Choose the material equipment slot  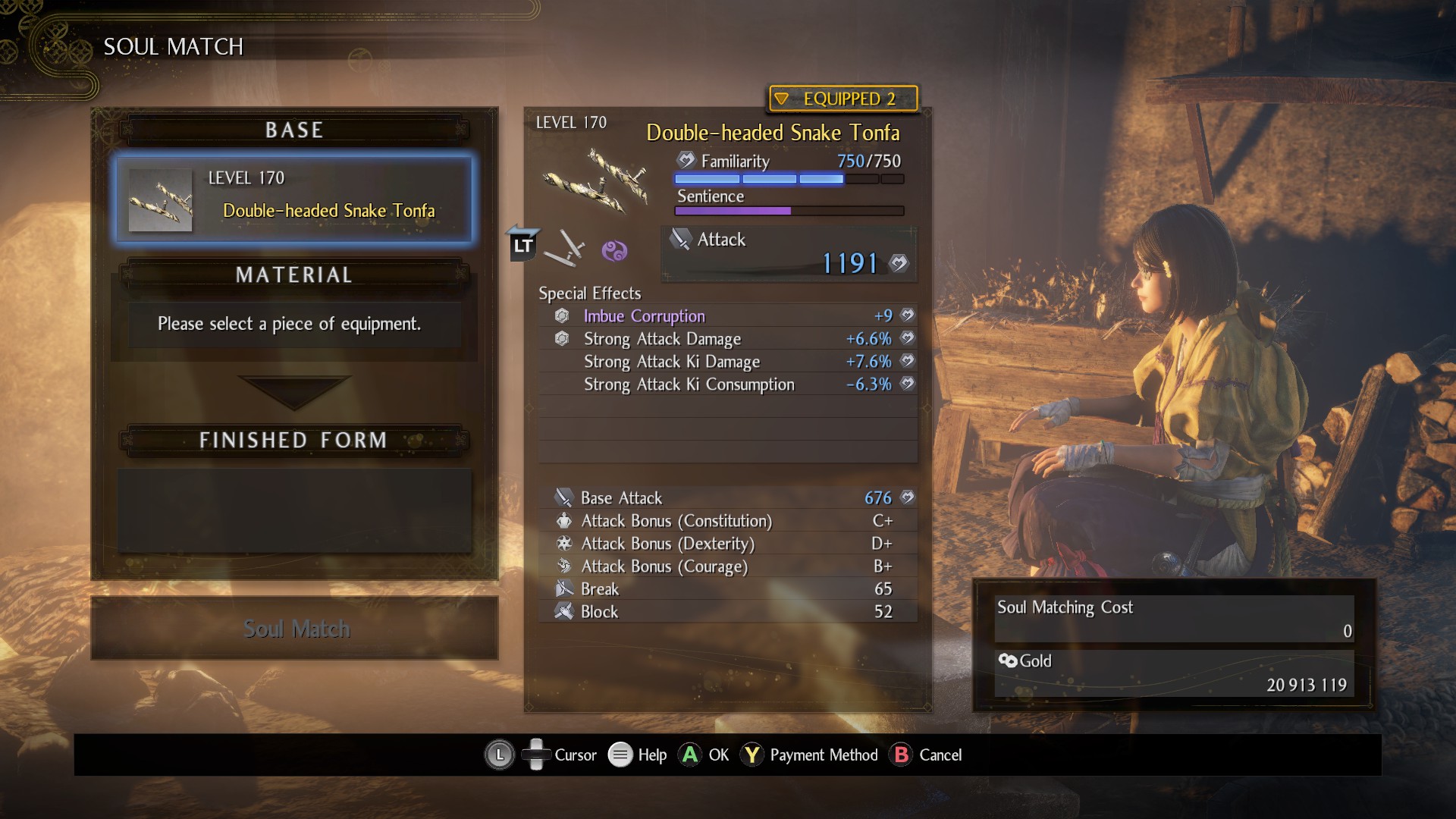click(x=294, y=325)
